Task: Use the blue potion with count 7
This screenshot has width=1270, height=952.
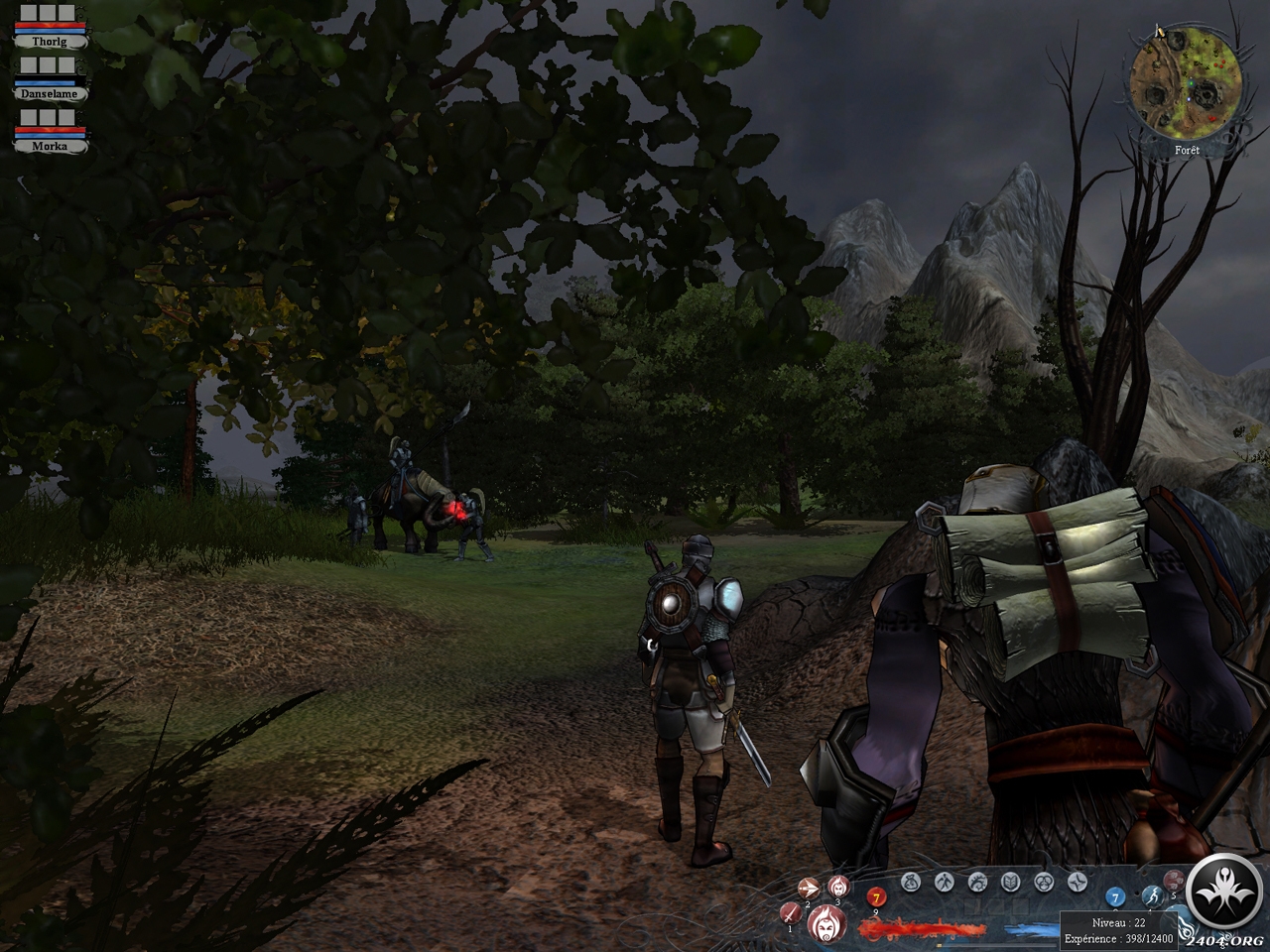Action: [1115, 897]
